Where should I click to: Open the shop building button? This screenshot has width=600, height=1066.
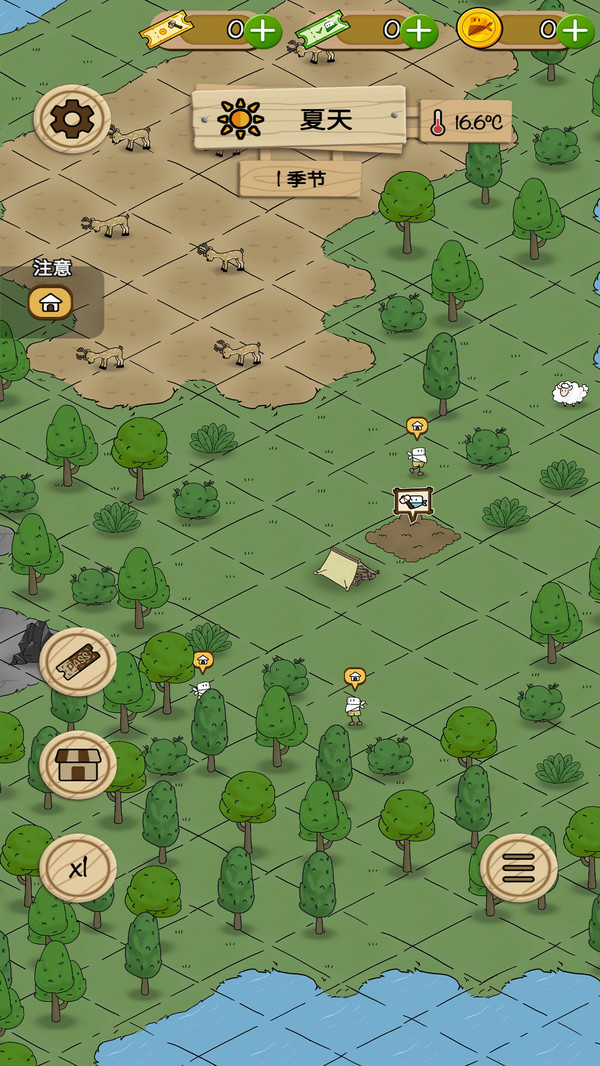(x=78, y=765)
